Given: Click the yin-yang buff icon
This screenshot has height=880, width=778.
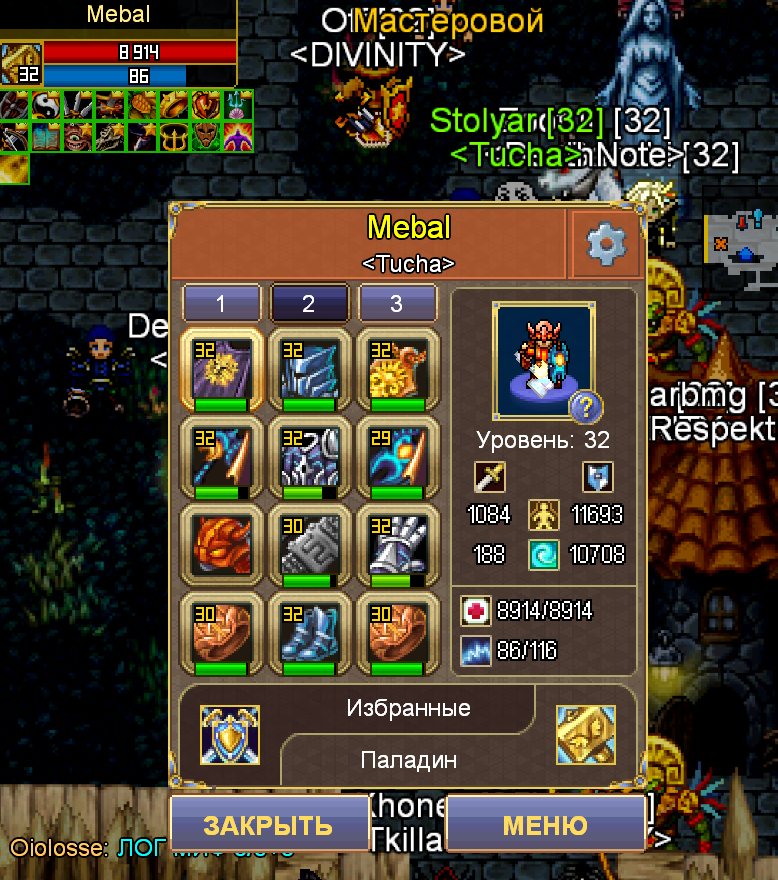Looking at the screenshot, I should (x=46, y=105).
